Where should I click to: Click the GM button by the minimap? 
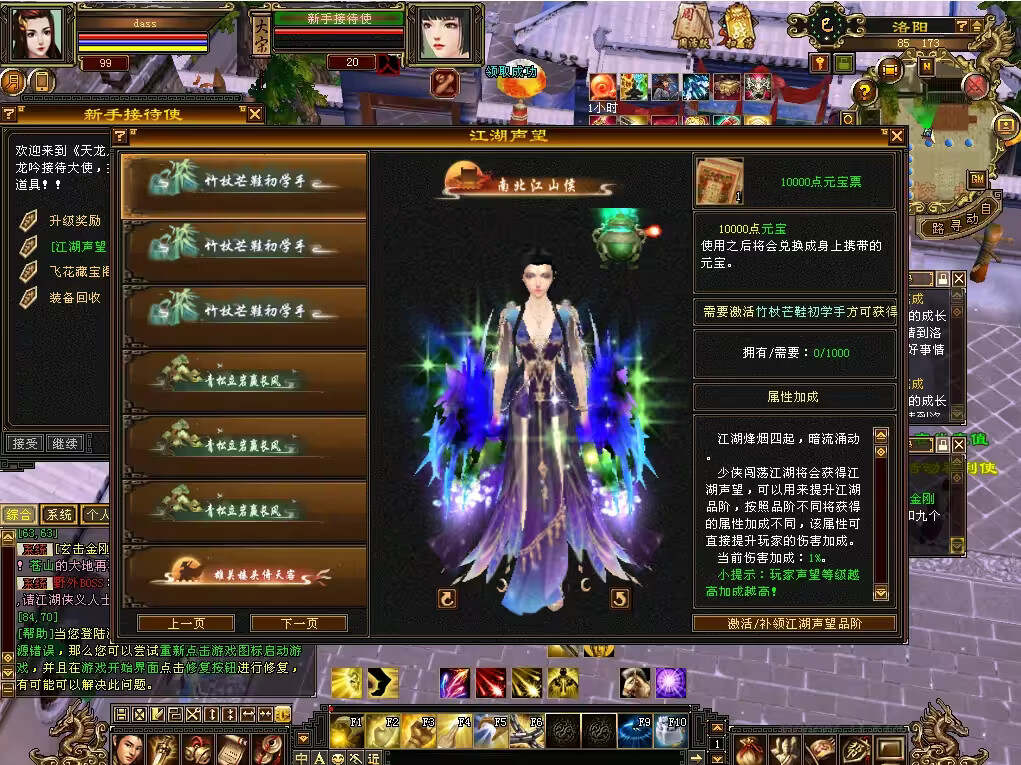(977, 179)
